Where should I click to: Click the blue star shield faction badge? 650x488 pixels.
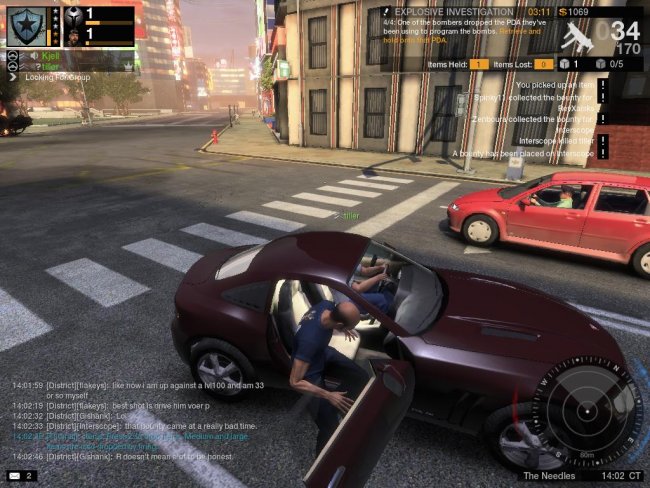coord(26,26)
